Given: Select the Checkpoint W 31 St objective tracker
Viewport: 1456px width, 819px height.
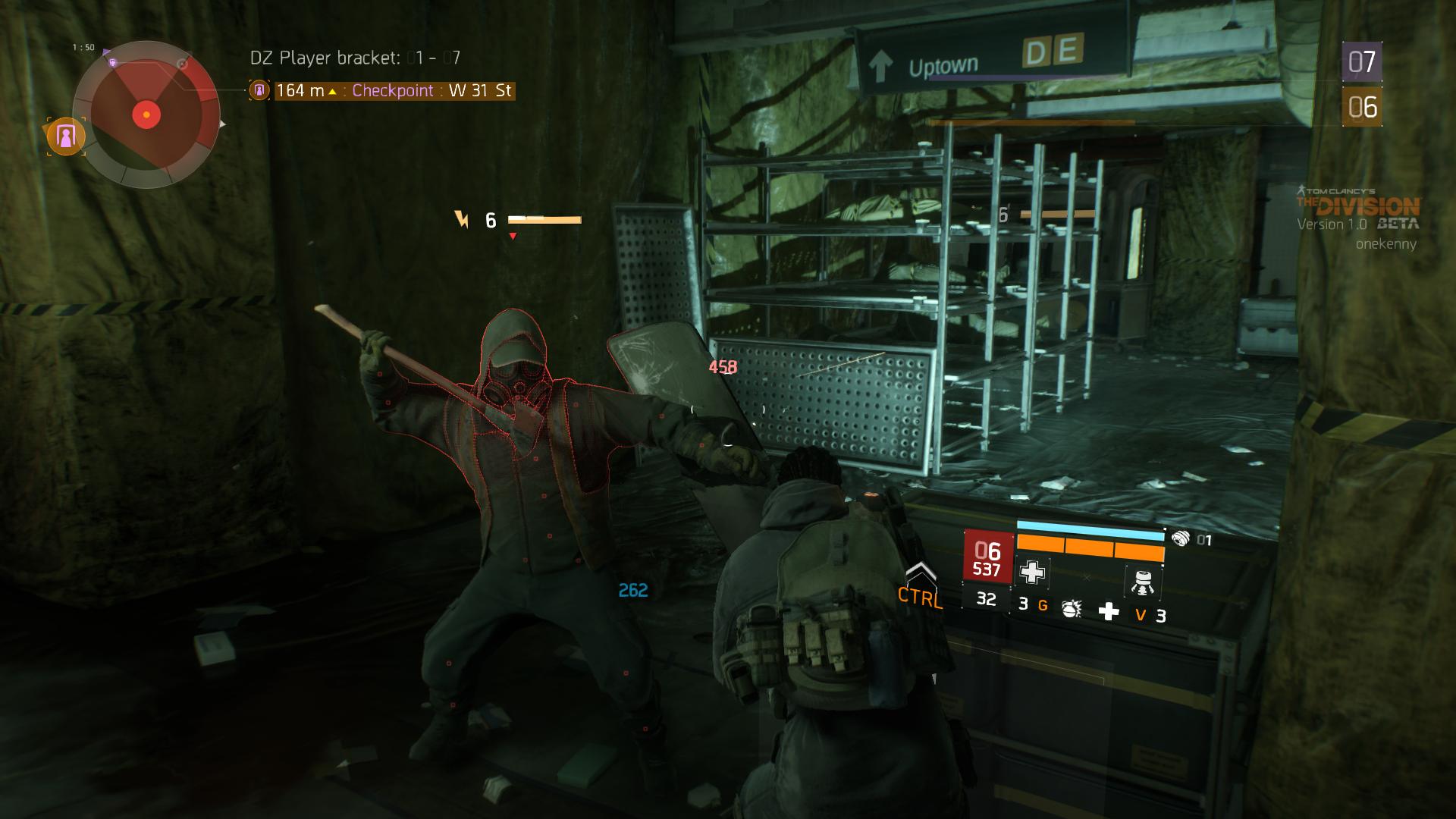Looking at the screenshot, I should click(393, 91).
